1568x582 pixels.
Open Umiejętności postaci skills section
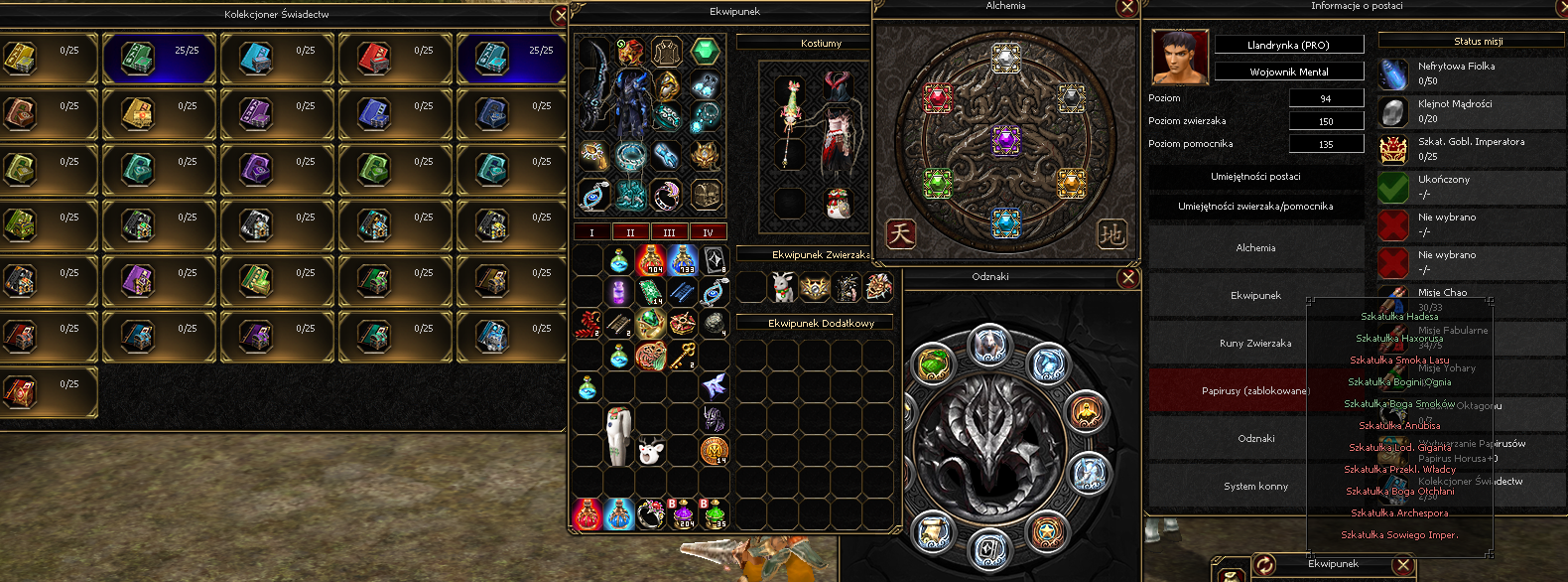pos(1255,177)
